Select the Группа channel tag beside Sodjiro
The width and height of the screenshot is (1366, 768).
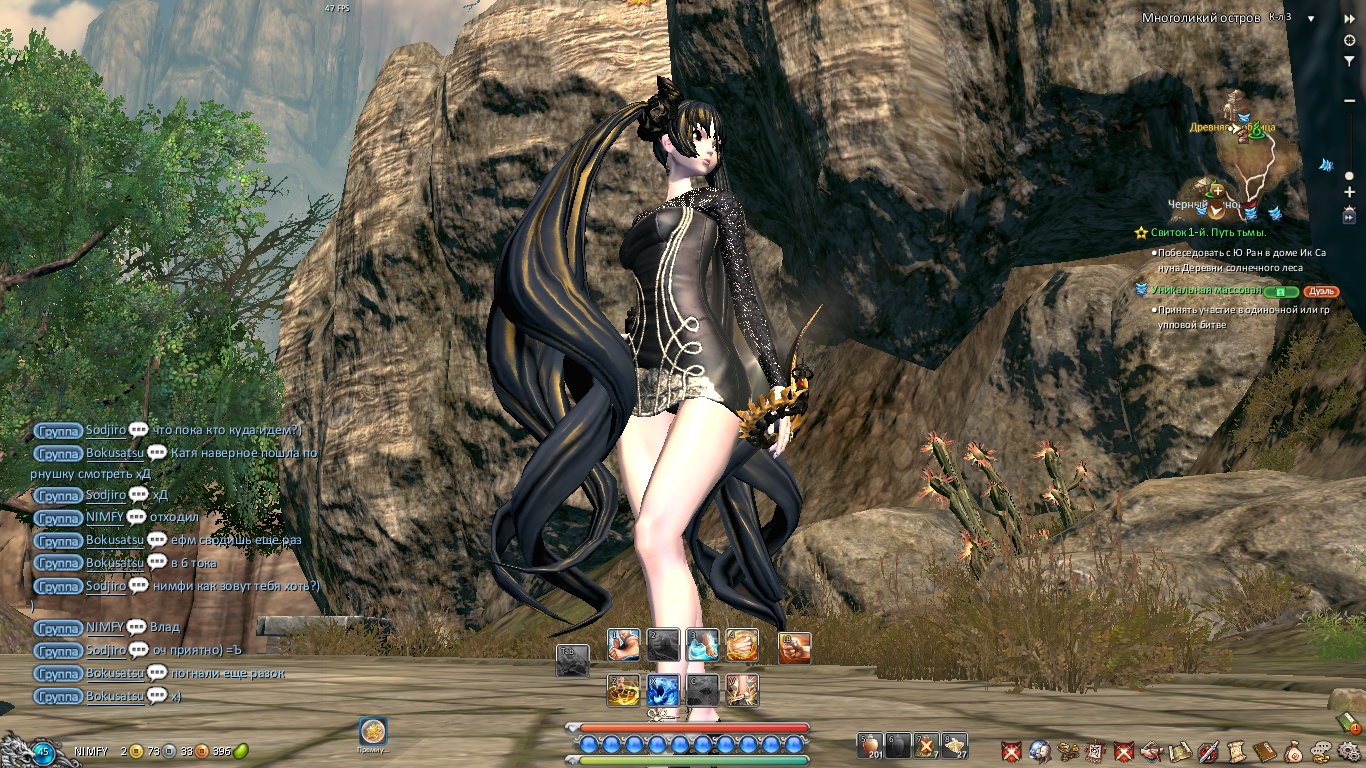57,430
